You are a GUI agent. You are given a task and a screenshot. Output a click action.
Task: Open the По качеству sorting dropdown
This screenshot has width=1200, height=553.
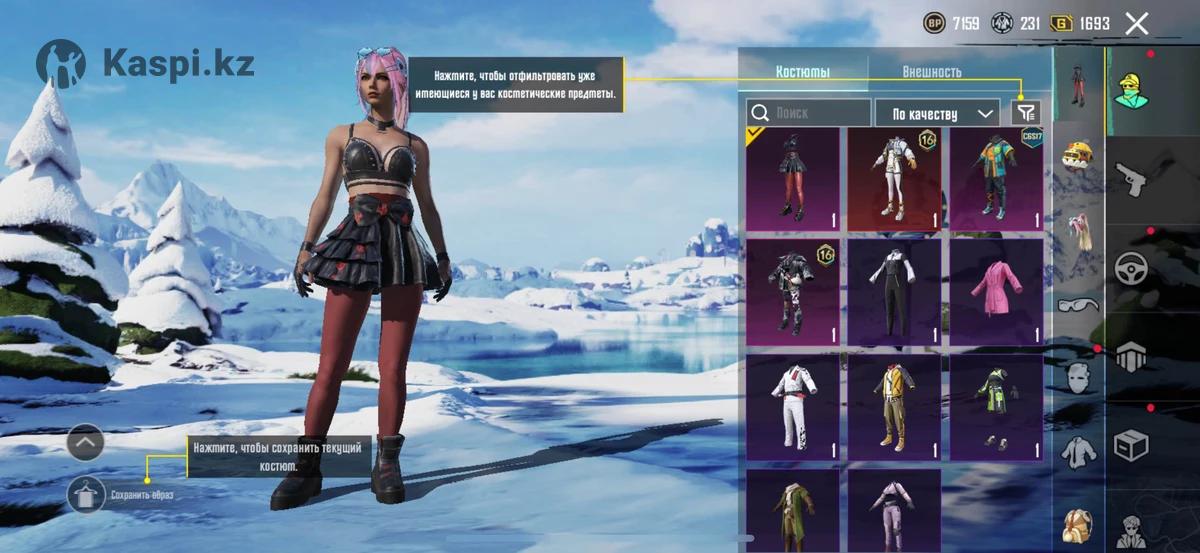tap(937, 113)
